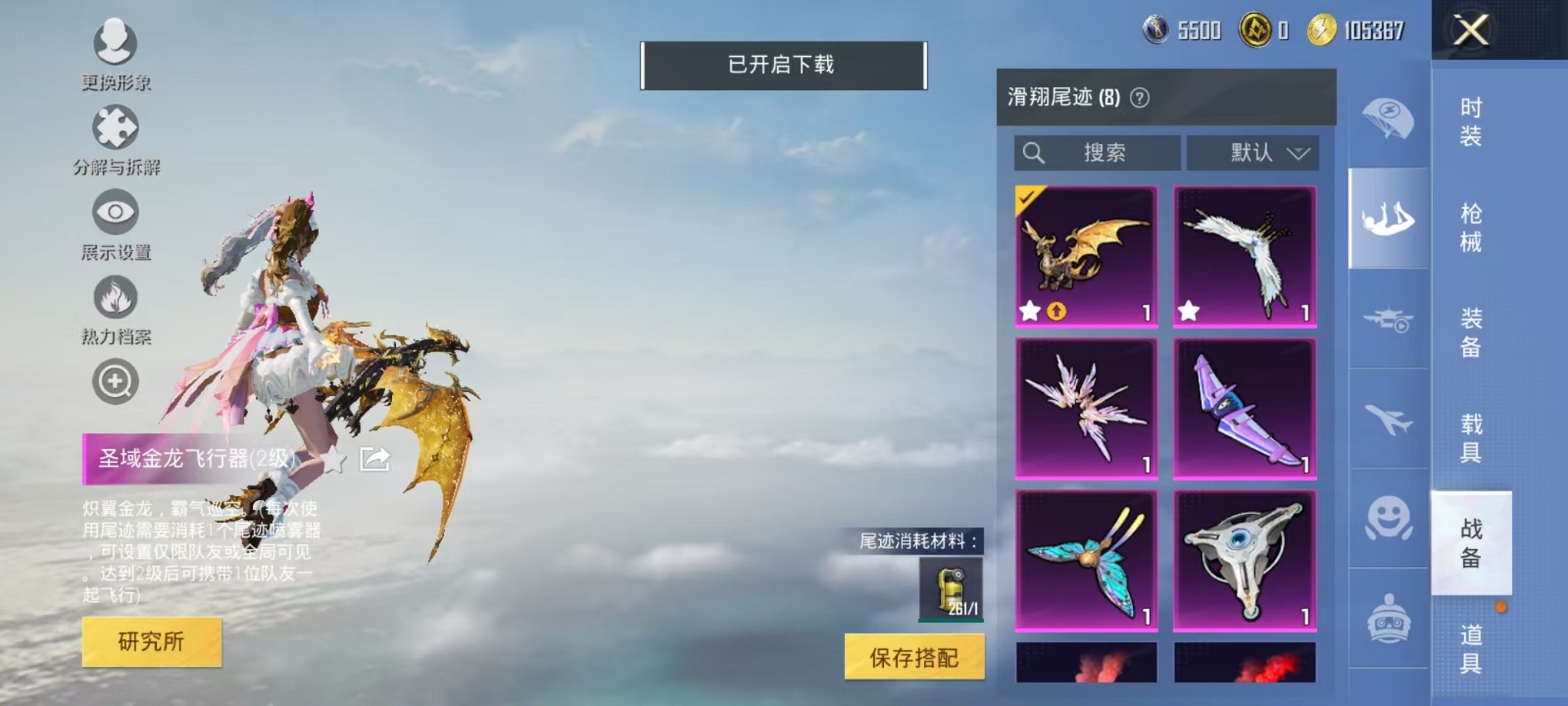
Task: Click the share icon beside 圣域金龙飞行器
Action: coord(374,458)
